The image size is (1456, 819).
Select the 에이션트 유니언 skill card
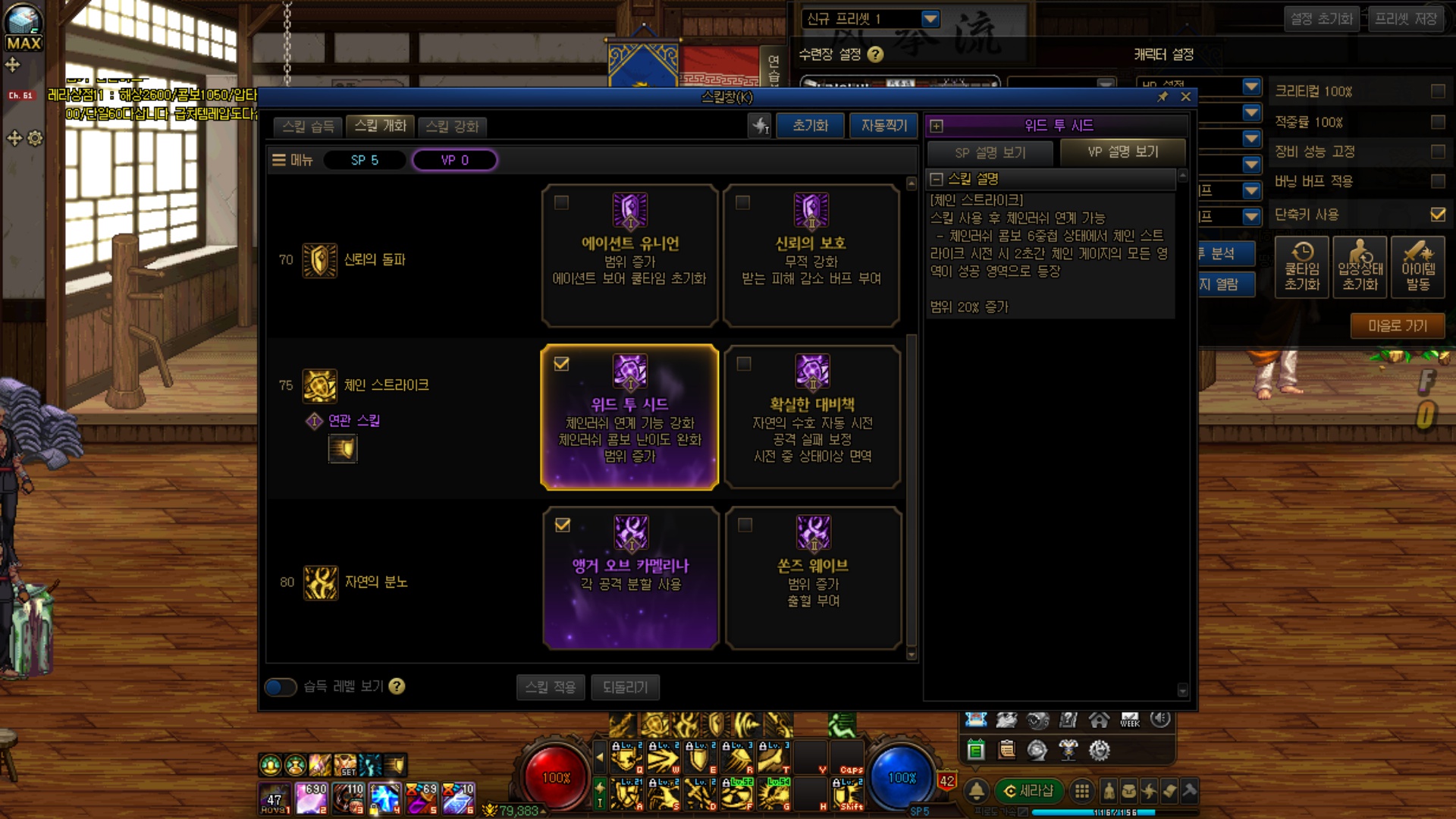coord(629,256)
